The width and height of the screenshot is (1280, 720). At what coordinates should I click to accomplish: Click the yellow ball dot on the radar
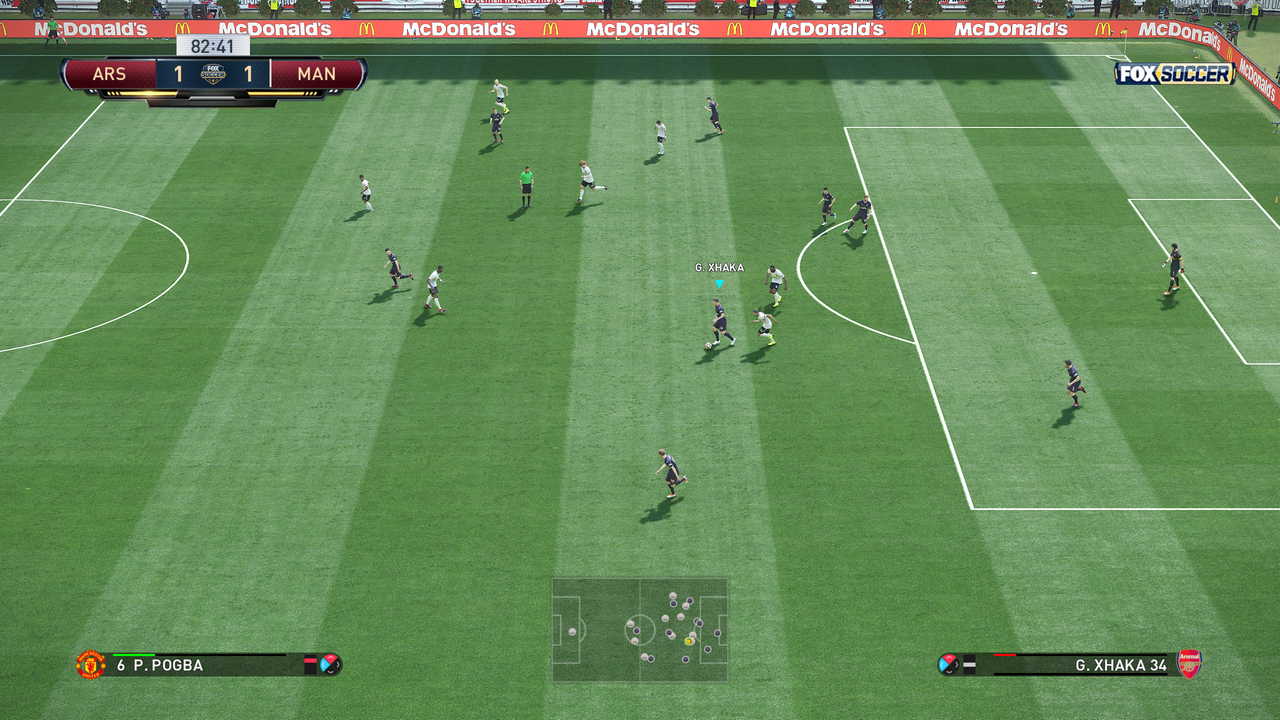pyautogui.click(x=686, y=640)
